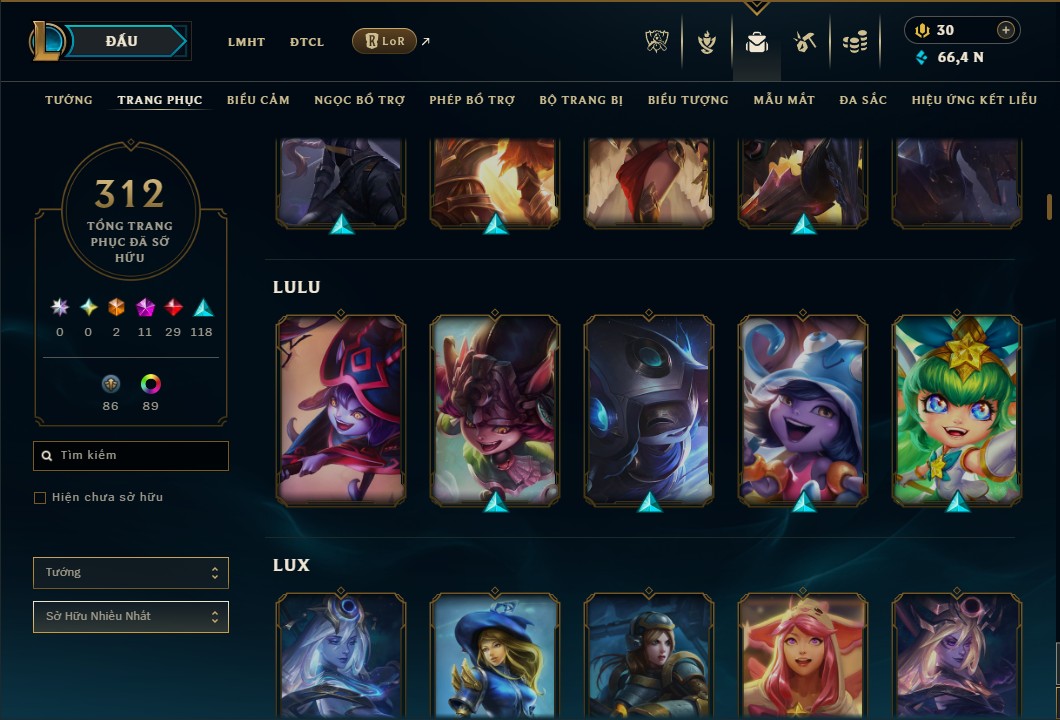Screen dimensions: 1060x720
Task: Start a match with the ĐẤU button
Action: (121, 41)
